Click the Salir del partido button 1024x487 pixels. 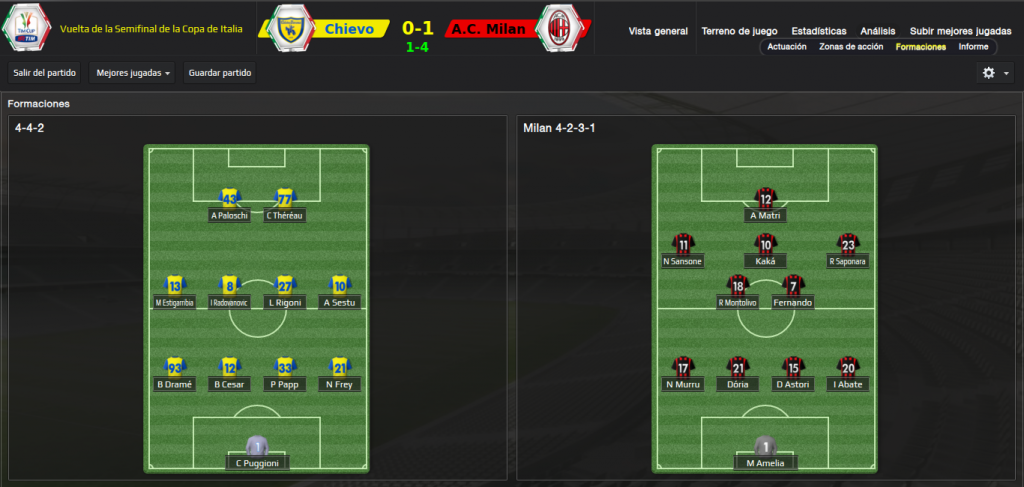point(44,73)
